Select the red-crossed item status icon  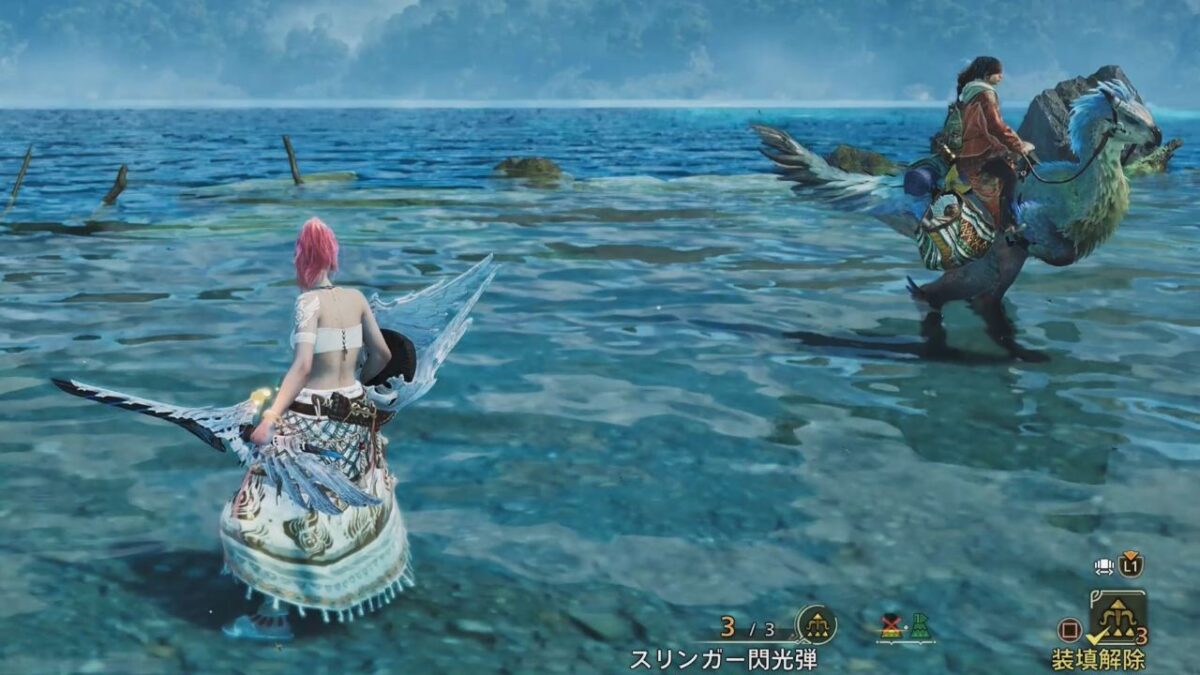(891, 626)
